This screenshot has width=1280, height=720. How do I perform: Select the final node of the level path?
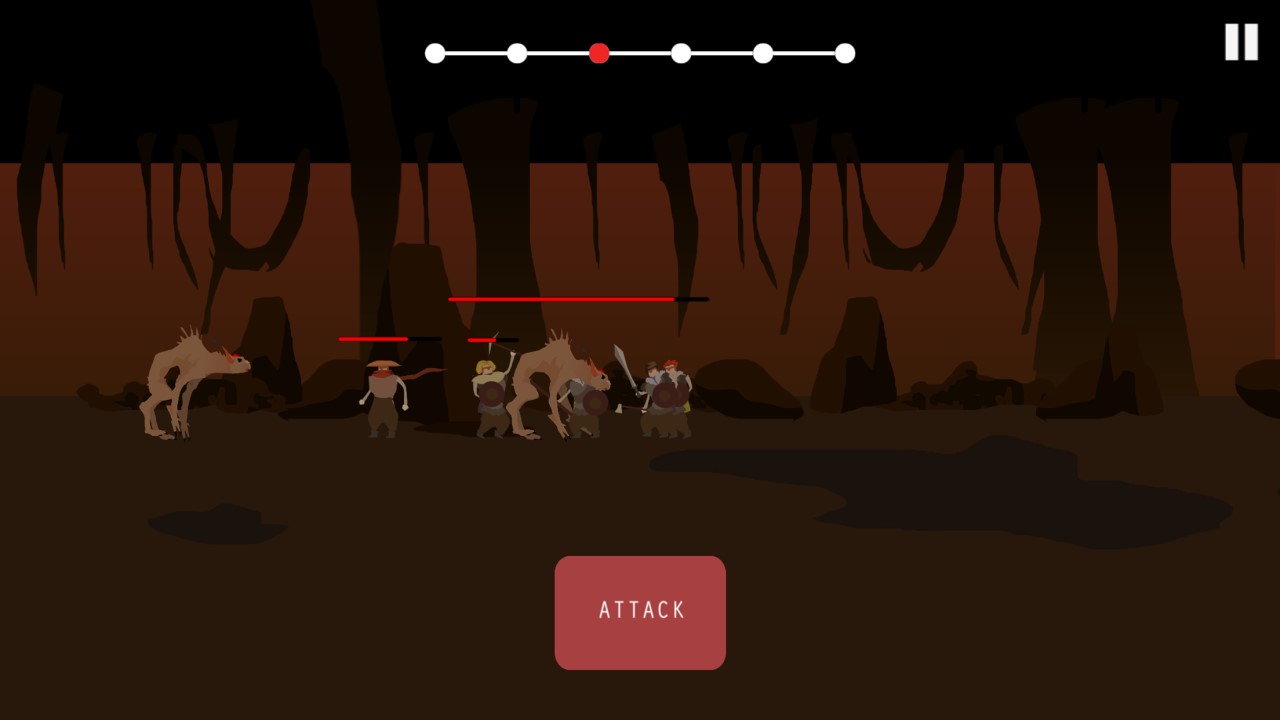pos(845,53)
